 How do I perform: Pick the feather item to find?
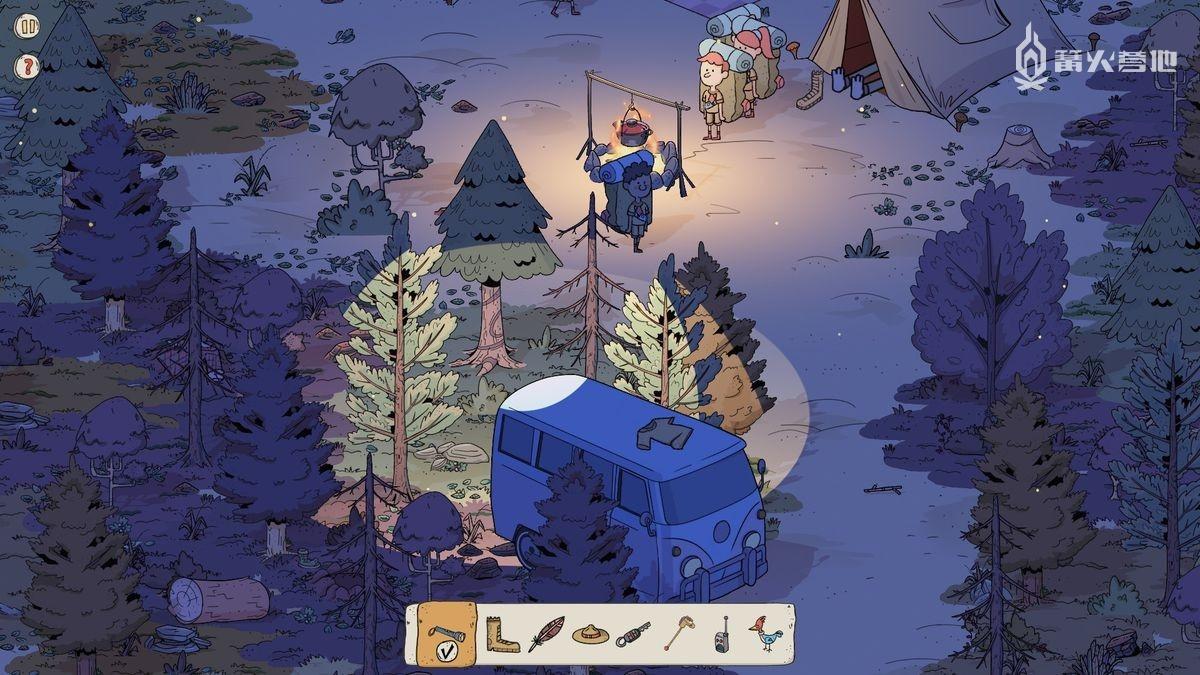pyautogui.click(x=545, y=634)
